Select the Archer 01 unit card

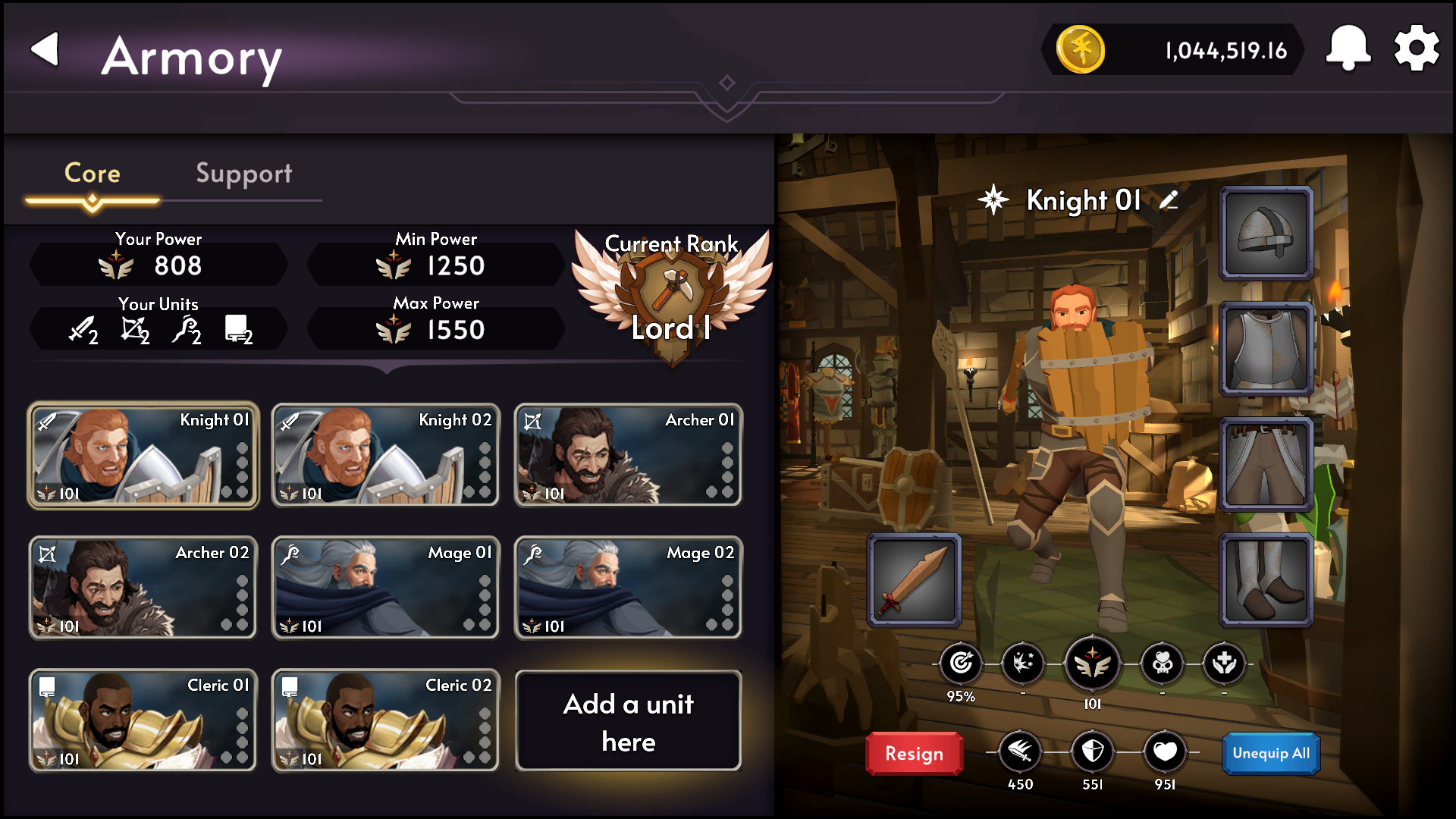(x=628, y=455)
